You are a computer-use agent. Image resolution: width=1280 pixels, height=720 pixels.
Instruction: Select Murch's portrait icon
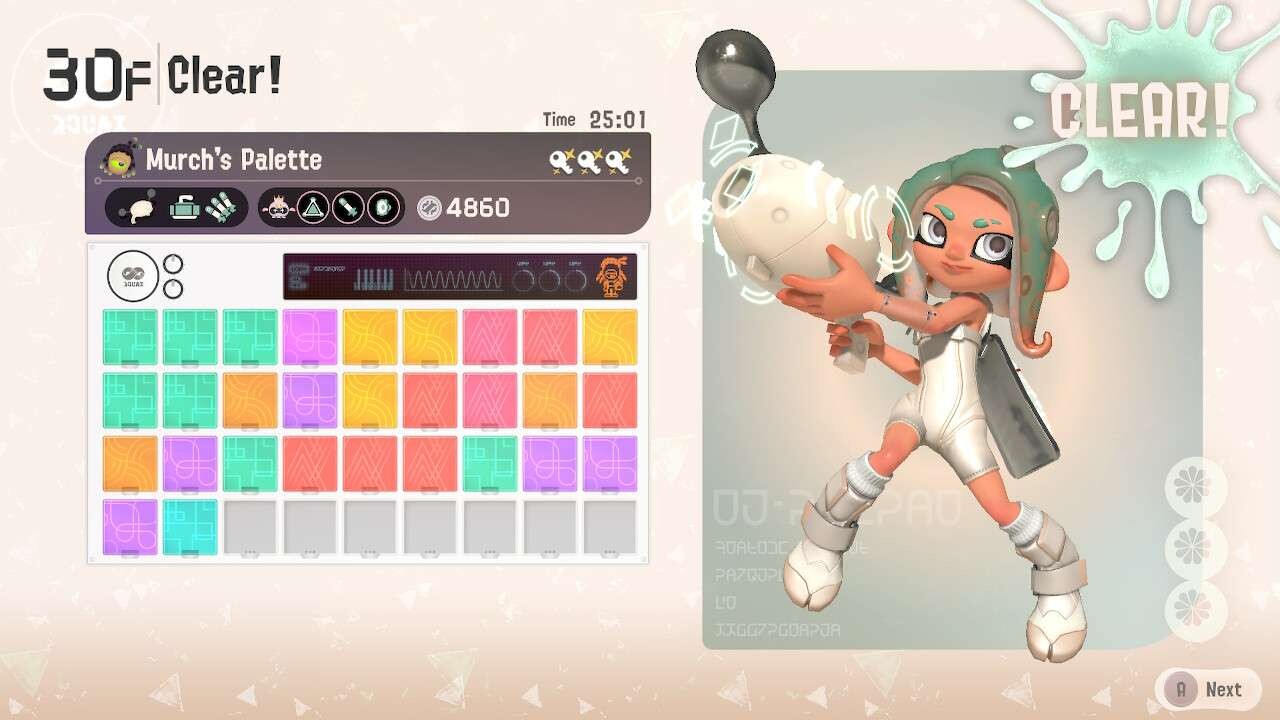119,159
